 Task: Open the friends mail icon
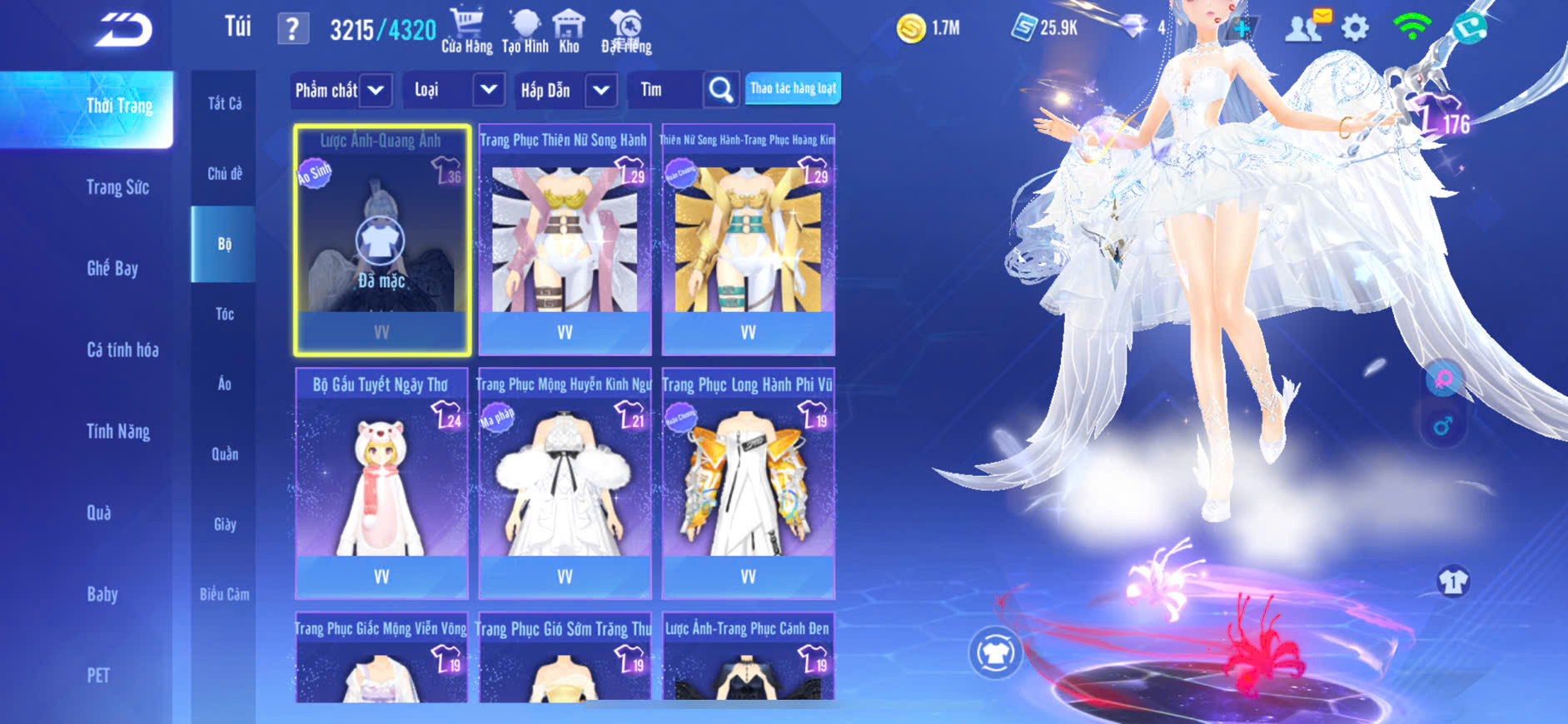pos(1306,27)
